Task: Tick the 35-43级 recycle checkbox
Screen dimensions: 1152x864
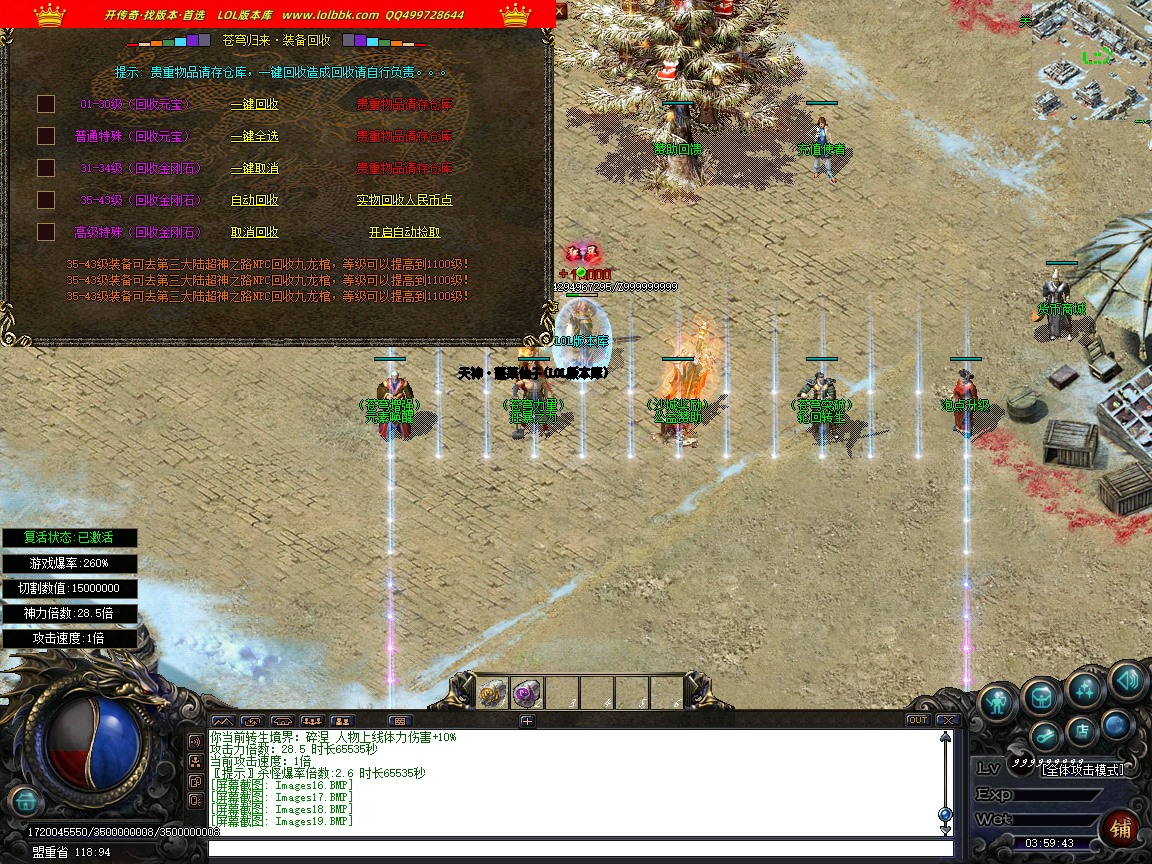Action: (x=46, y=200)
